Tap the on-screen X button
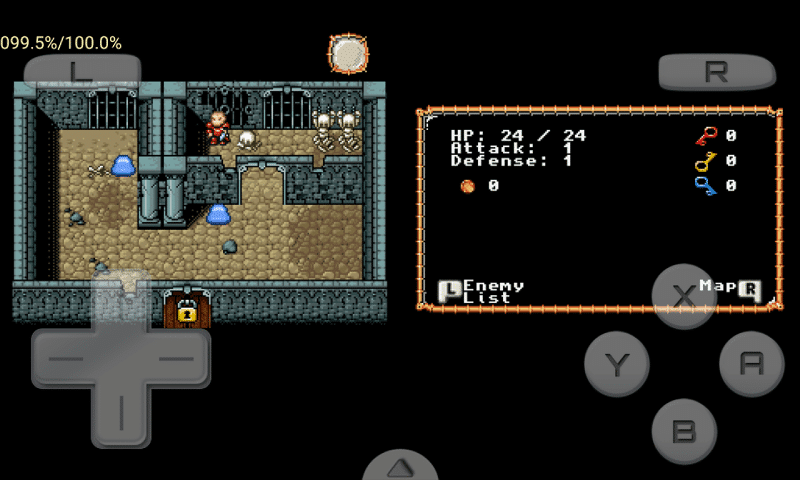This screenshot has height=480, width=800. tap(685, 296)
